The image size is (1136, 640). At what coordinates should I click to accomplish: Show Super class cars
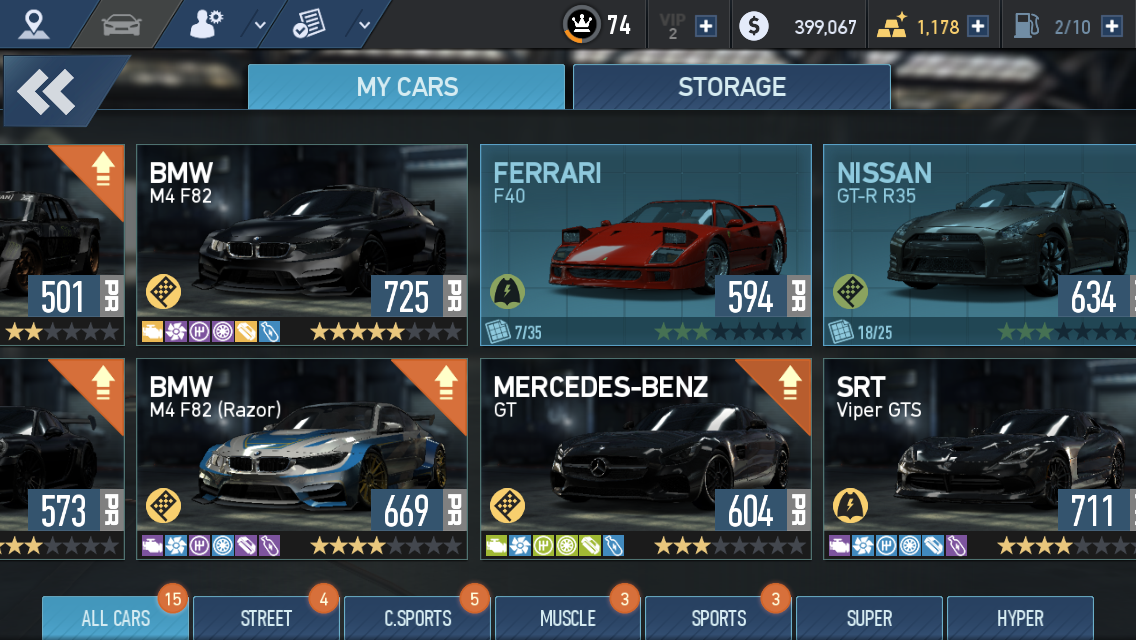(x=869, y=619)
